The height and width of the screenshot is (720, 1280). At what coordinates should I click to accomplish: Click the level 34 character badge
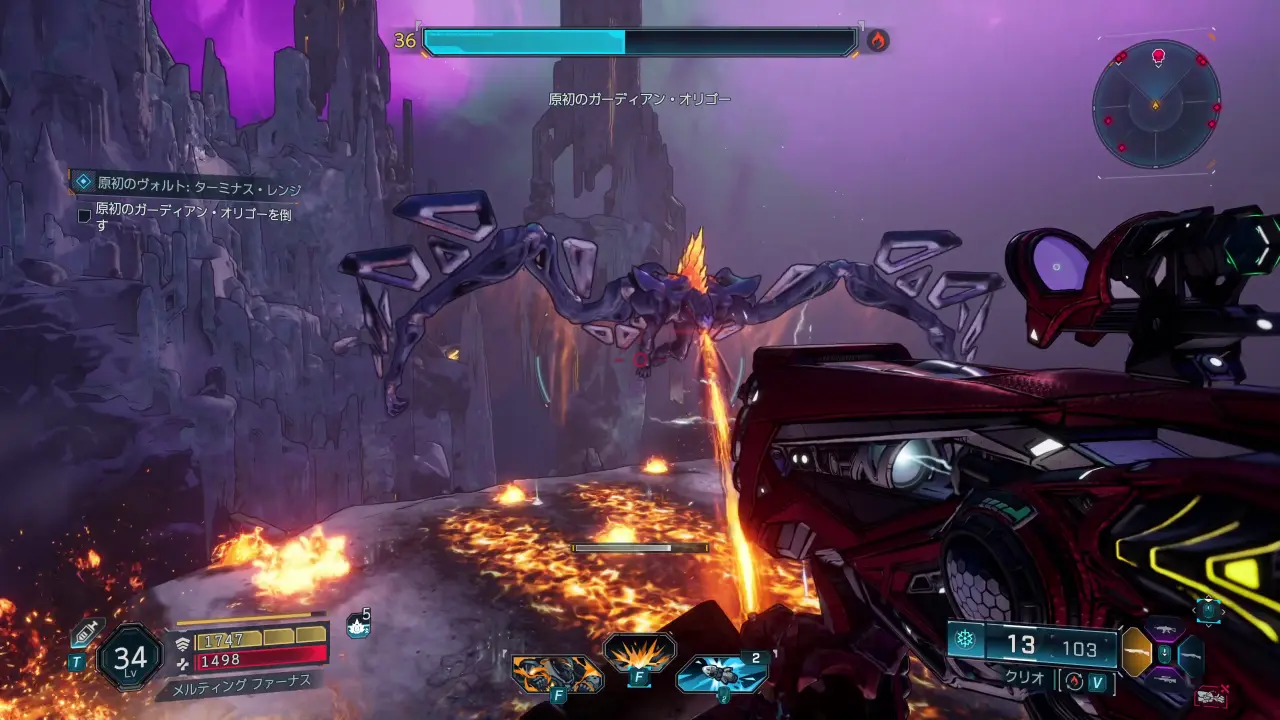130,657
